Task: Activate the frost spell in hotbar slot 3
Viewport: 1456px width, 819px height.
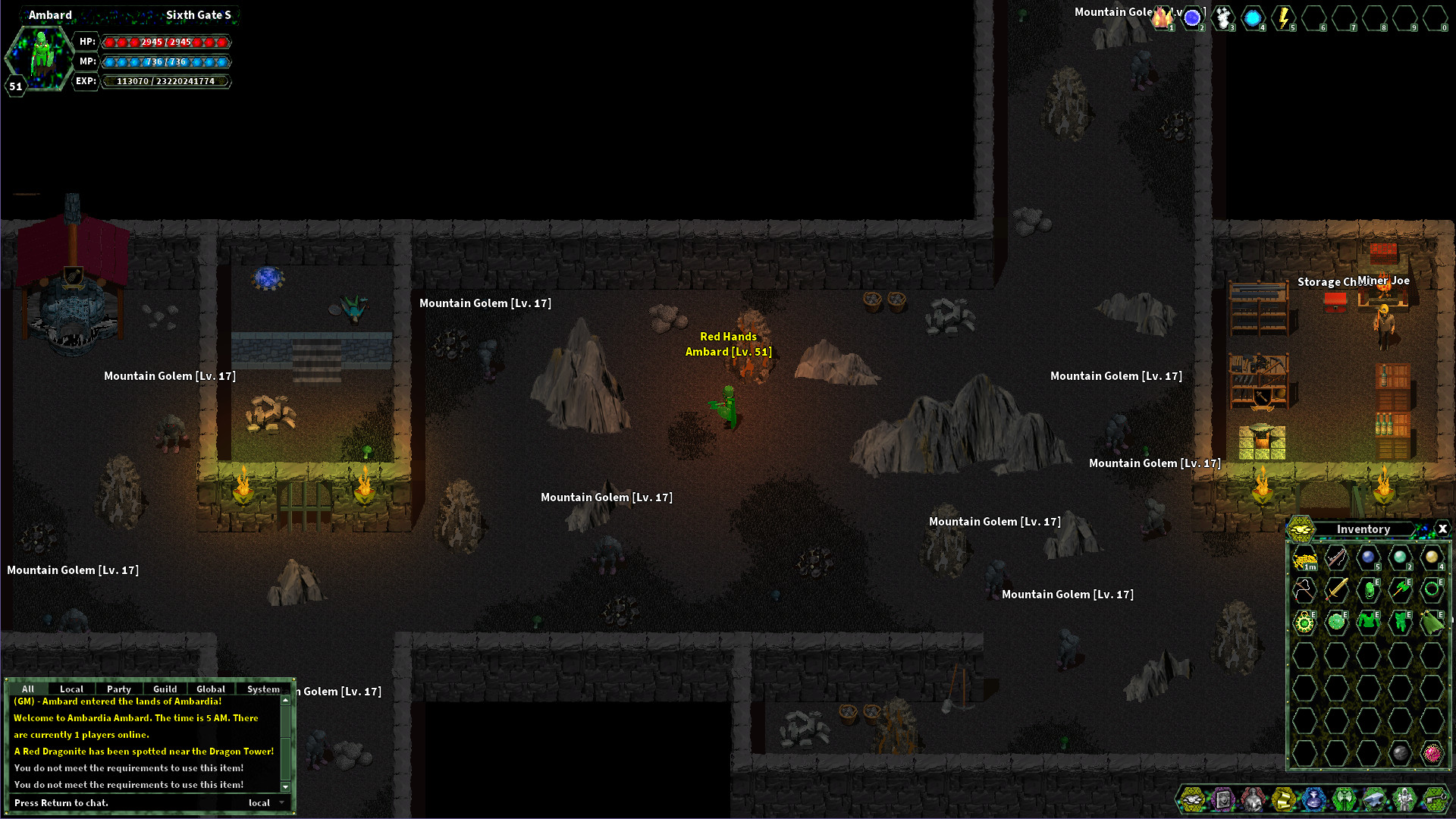Action: point(1224,17)
